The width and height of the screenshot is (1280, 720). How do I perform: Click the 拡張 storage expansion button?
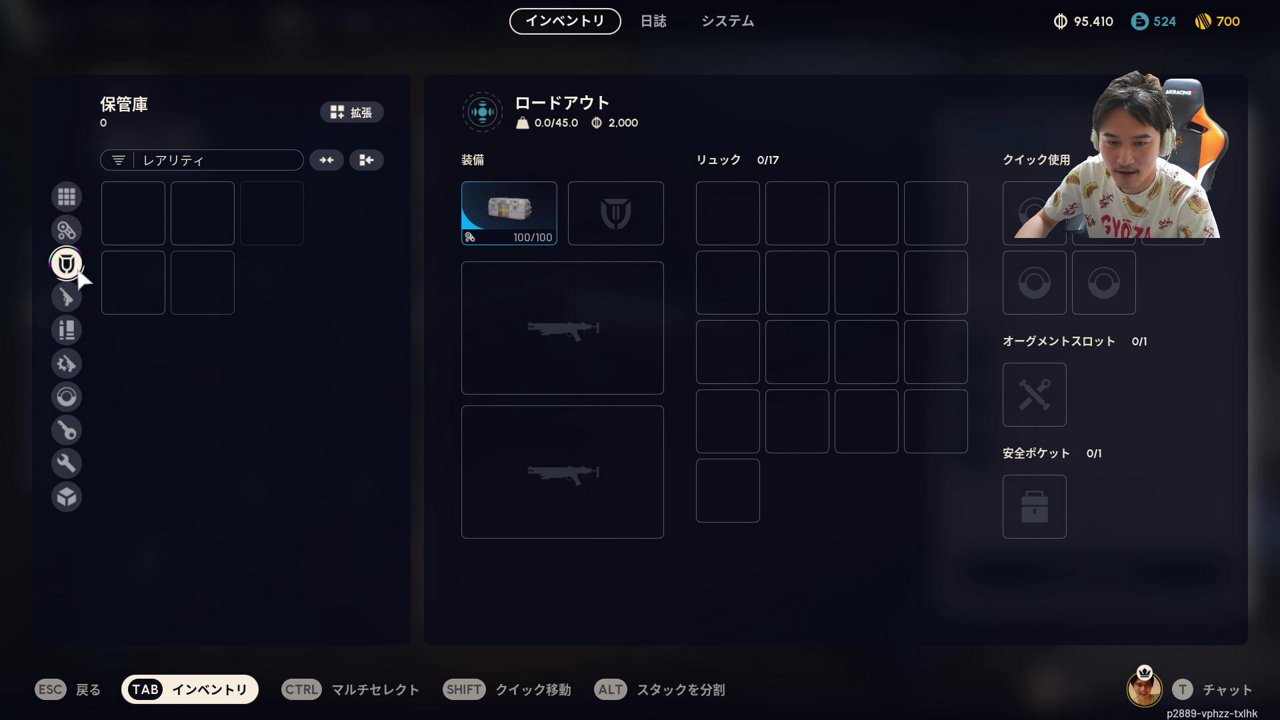(352, 112)
